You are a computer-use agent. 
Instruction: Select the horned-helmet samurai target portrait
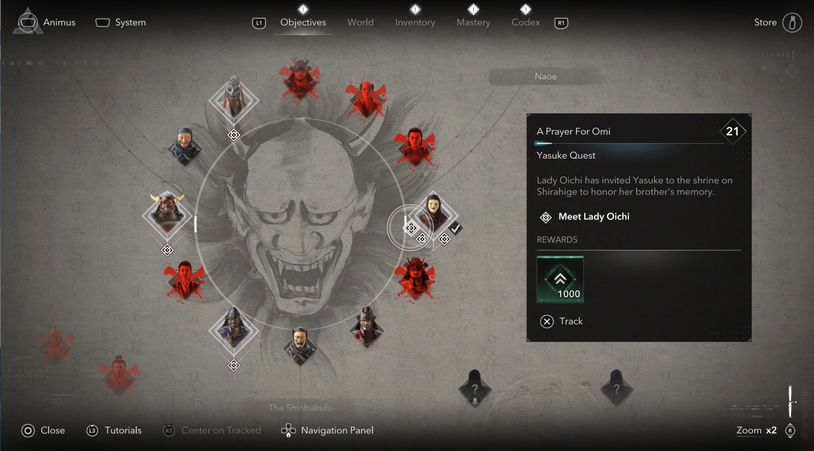point(168,212)
